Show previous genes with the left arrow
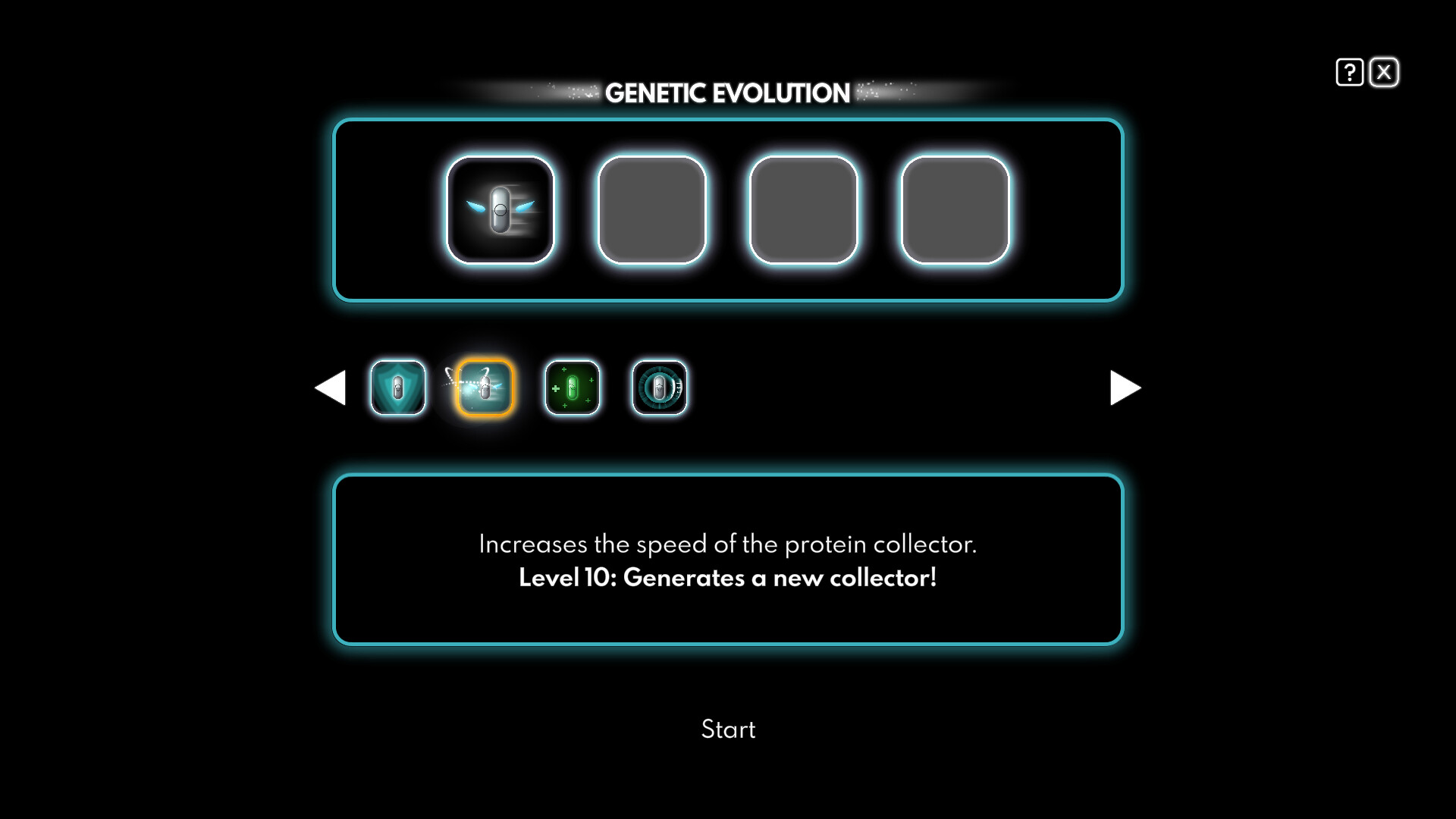Viewport: 1456px width, 819px height. click(x=331, y=388)
